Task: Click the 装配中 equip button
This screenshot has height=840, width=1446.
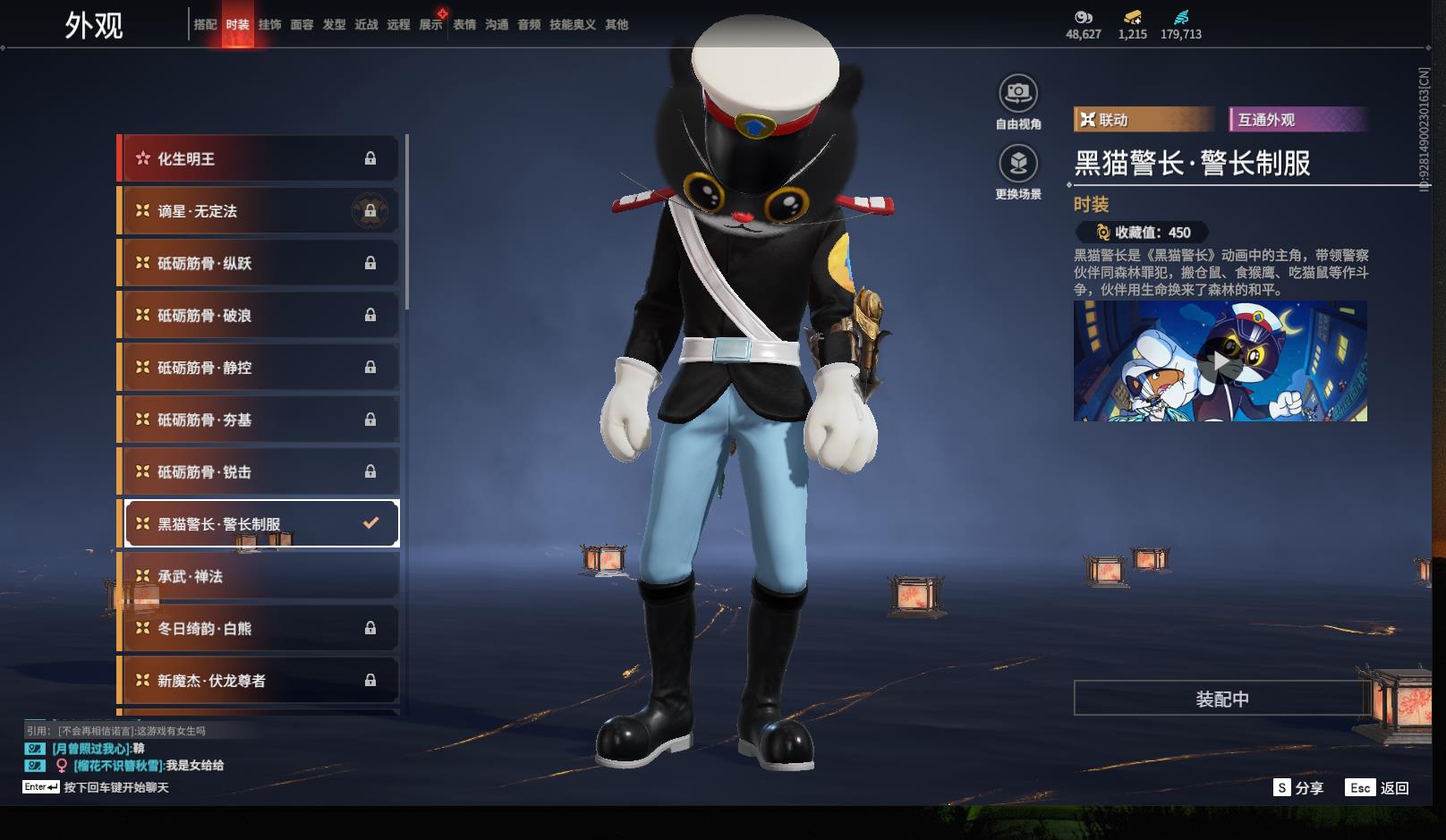Action: (x=1221, y=699)
